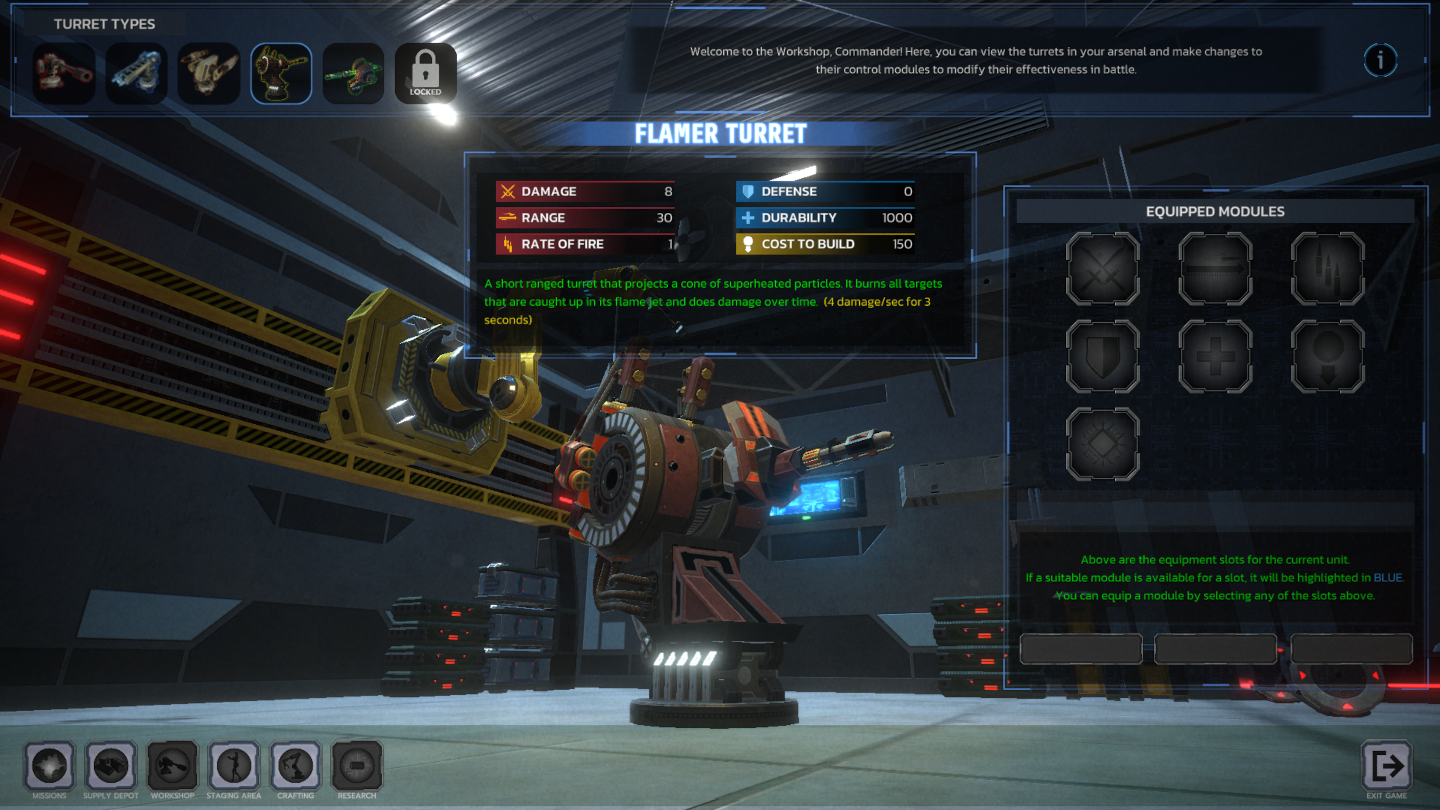The height and width of the screenshot is (810, 1440).
Task: Click the locked turret slot
Action: pyautogui.click(x=425, y=73)
